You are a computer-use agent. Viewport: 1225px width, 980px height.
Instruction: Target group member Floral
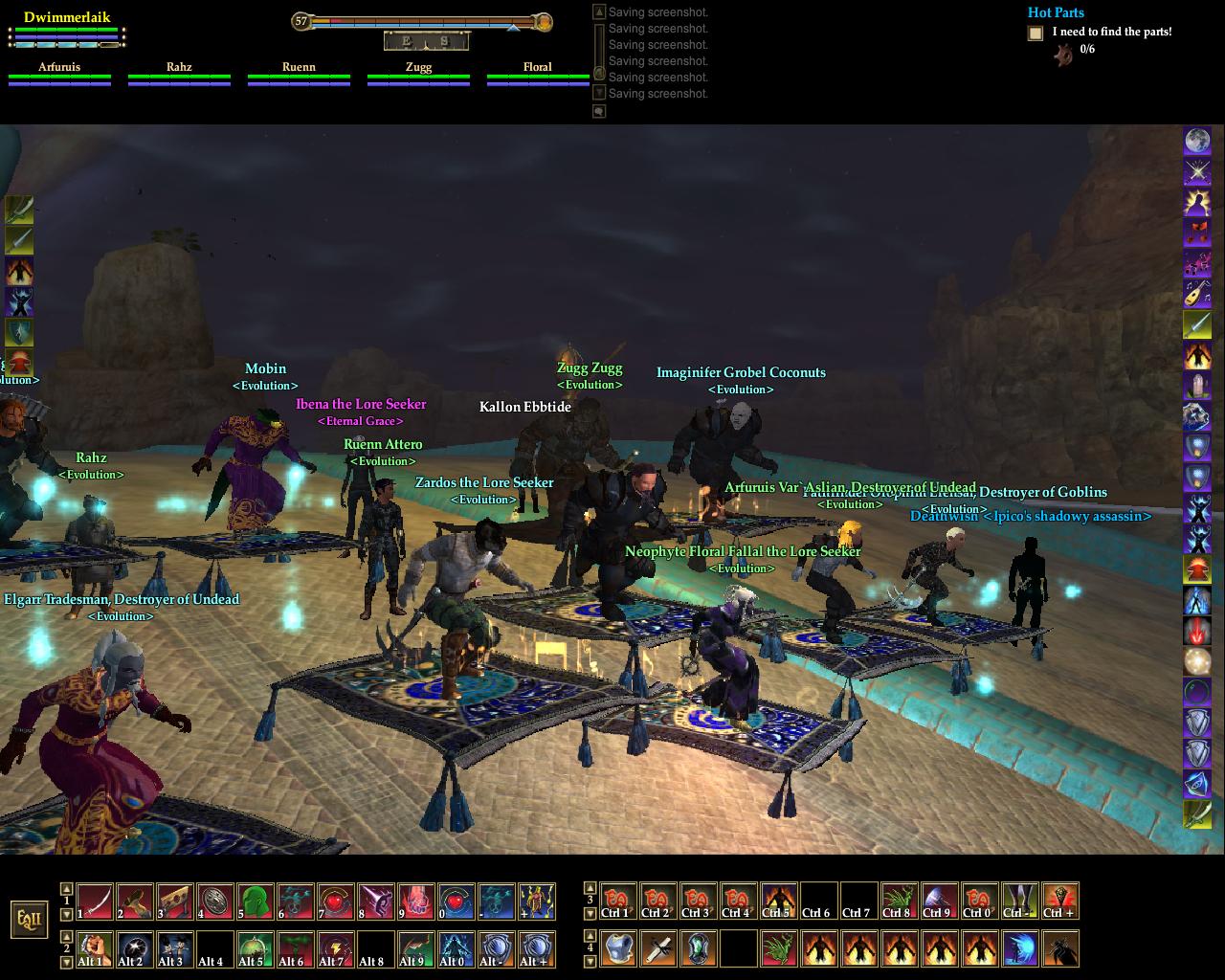pyautogui.click(x=537, y=68)
